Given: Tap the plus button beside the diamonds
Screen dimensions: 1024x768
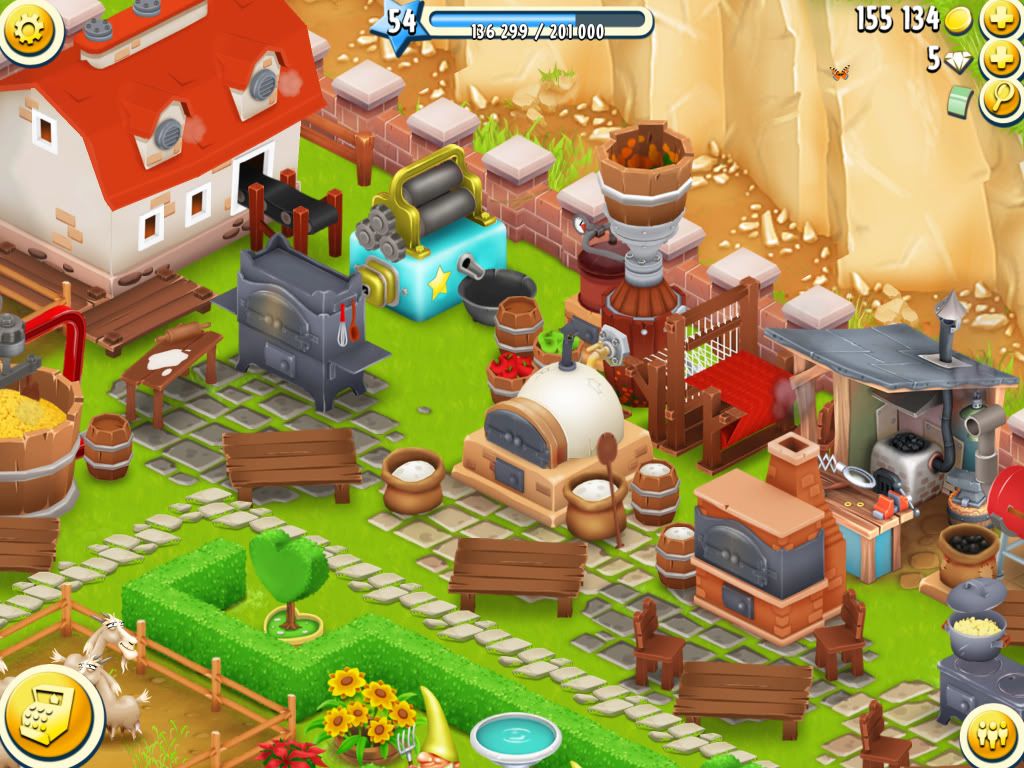Looking at the screenshot, I should point(999,59).
